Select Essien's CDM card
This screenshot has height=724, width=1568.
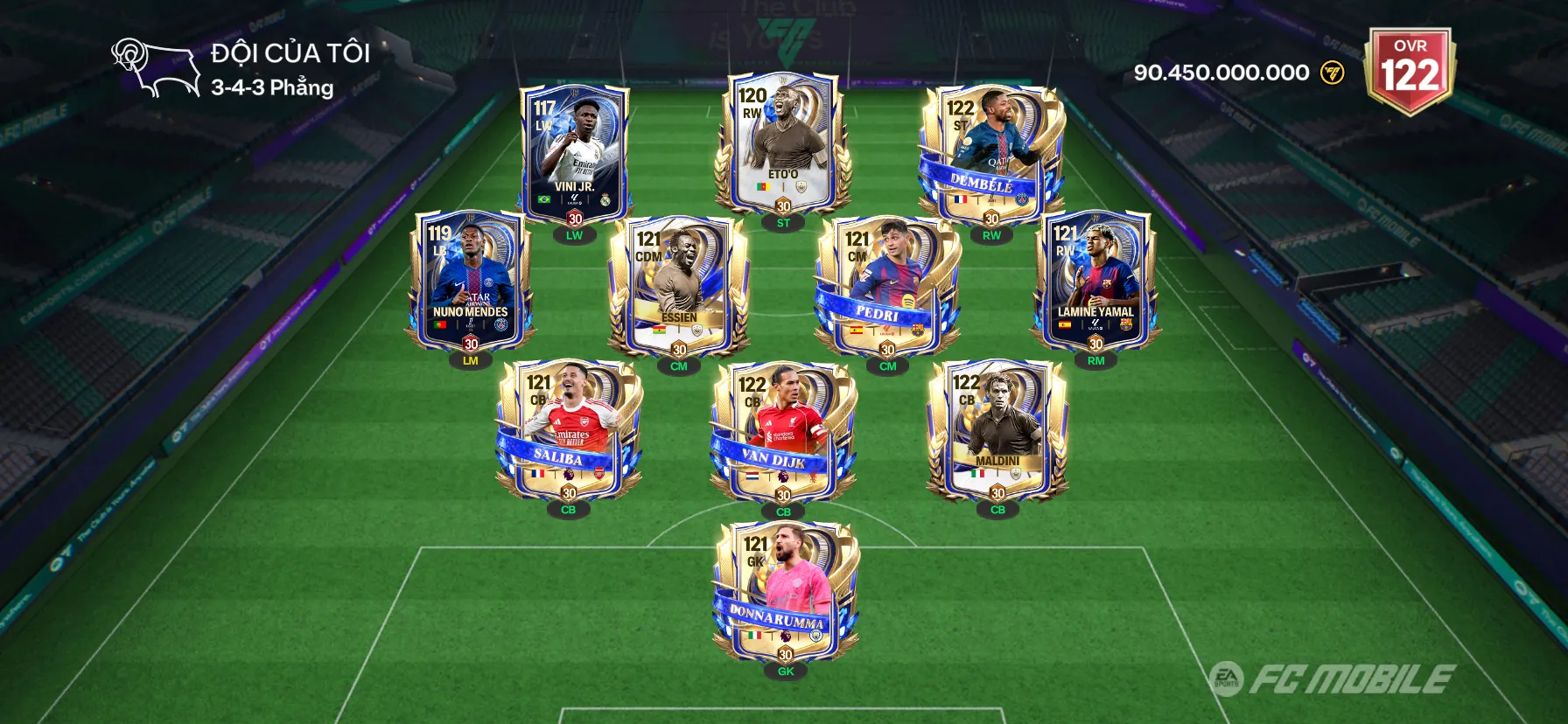678,280
